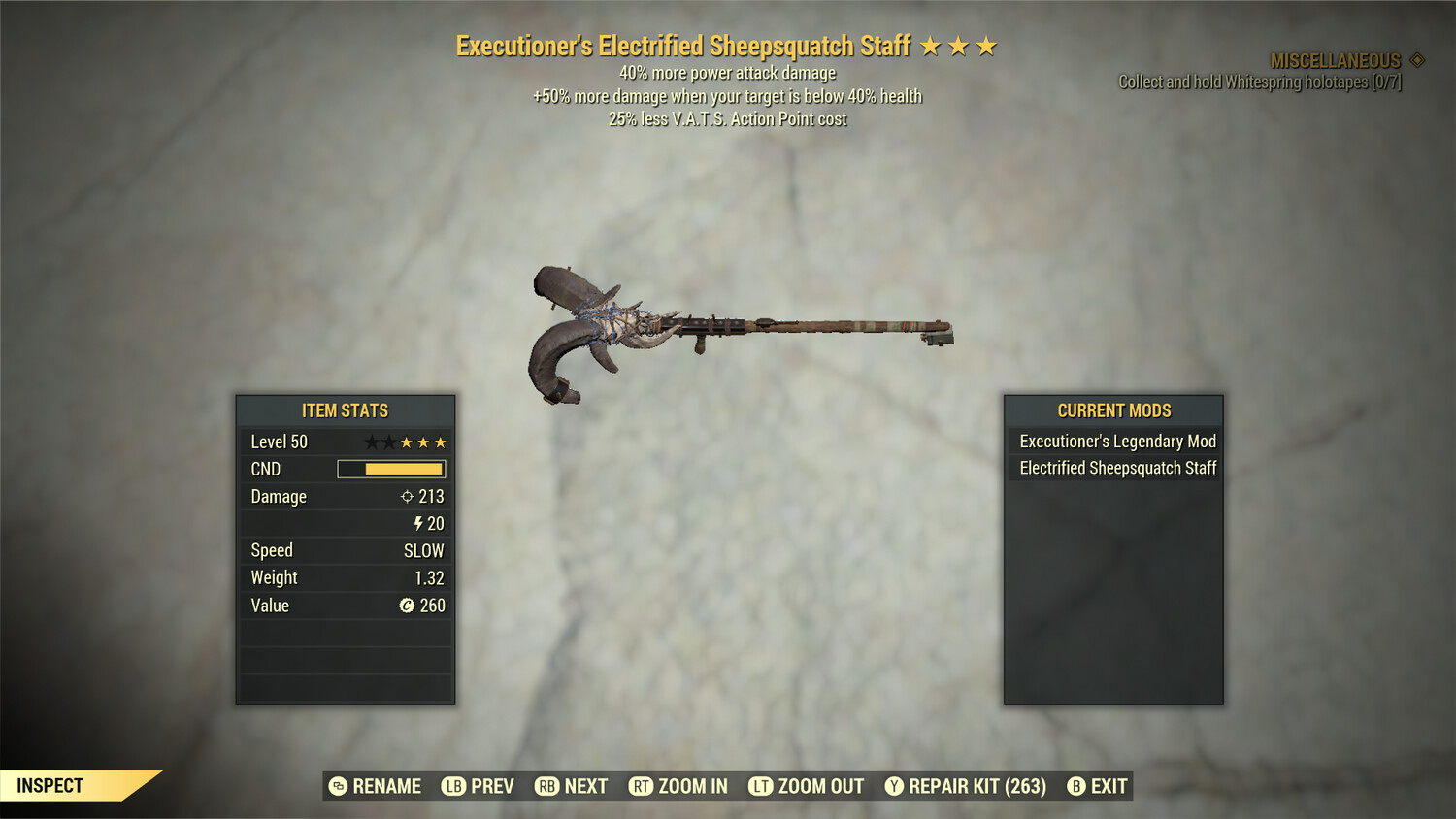Select the RT ZOOM IN control icon
Viewport: 1456px width, 819px height.
tap(642, 786)
